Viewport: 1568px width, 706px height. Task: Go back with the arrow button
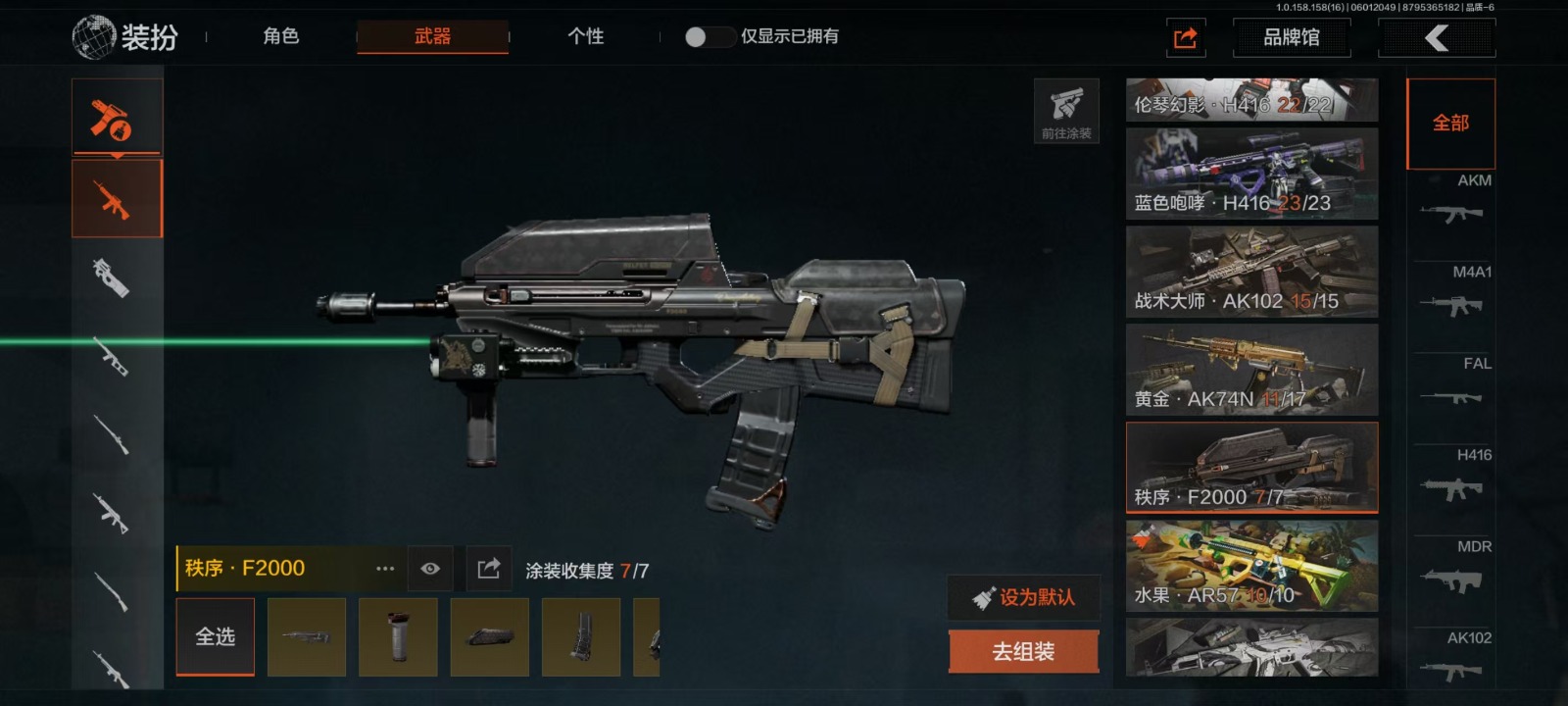[x=1436, y=38]
